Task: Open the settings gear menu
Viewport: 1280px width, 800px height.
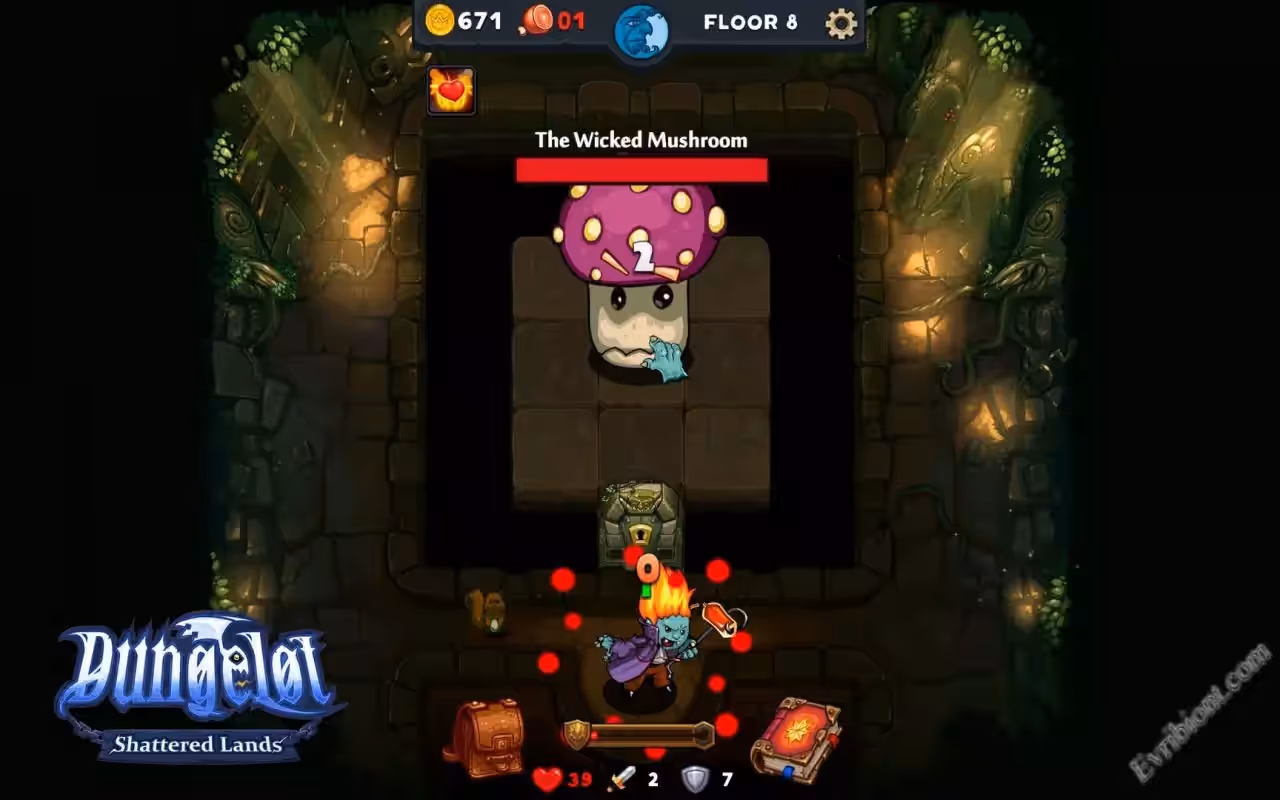Action: (840, 22)
